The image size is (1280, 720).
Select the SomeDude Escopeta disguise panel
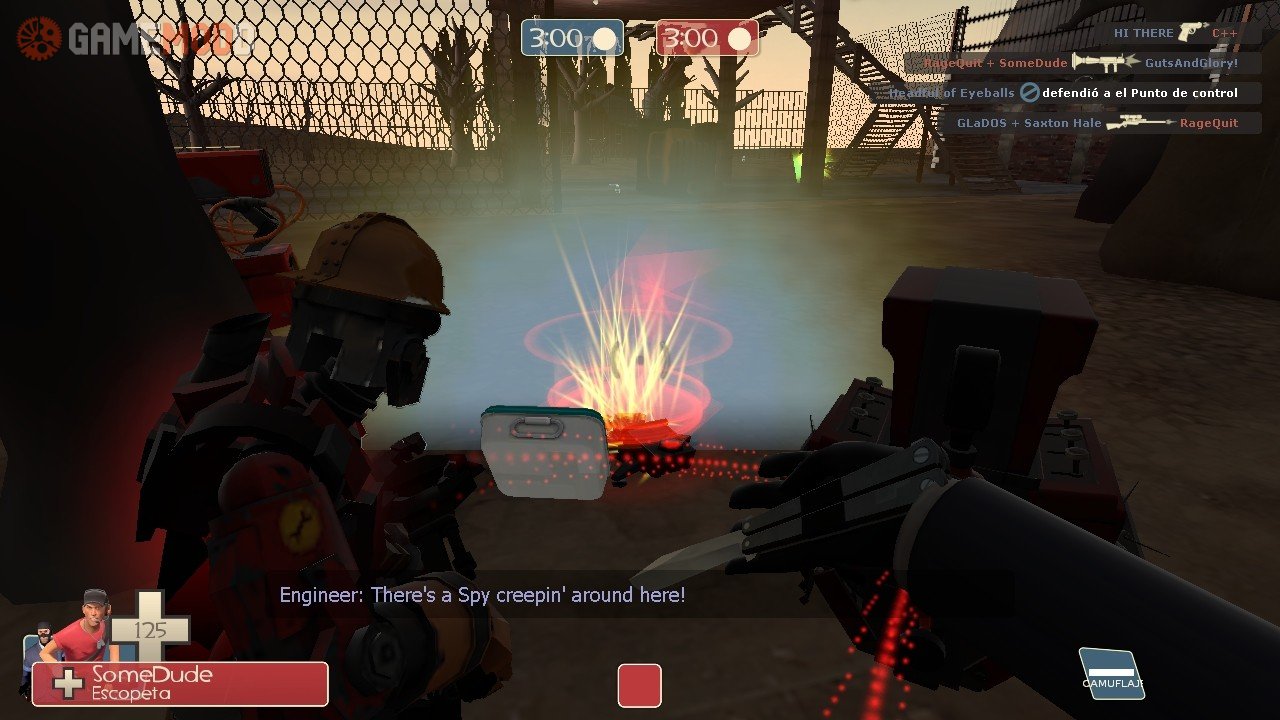180,684
